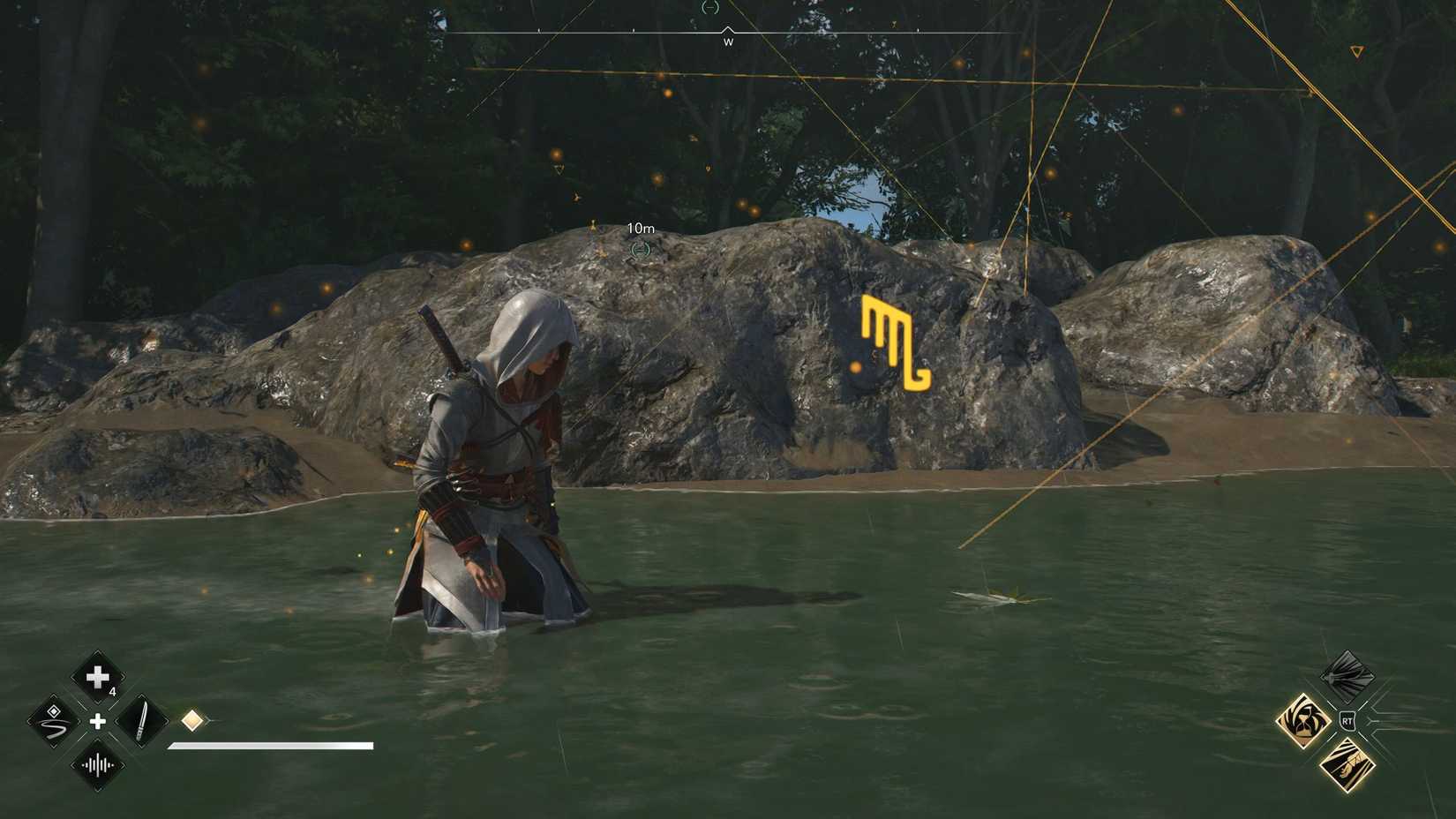Image resolution: width=1456 pixels, height=819 pixels.
Task: Toggle the green reticle above the rock
Action: click(640, 250)
